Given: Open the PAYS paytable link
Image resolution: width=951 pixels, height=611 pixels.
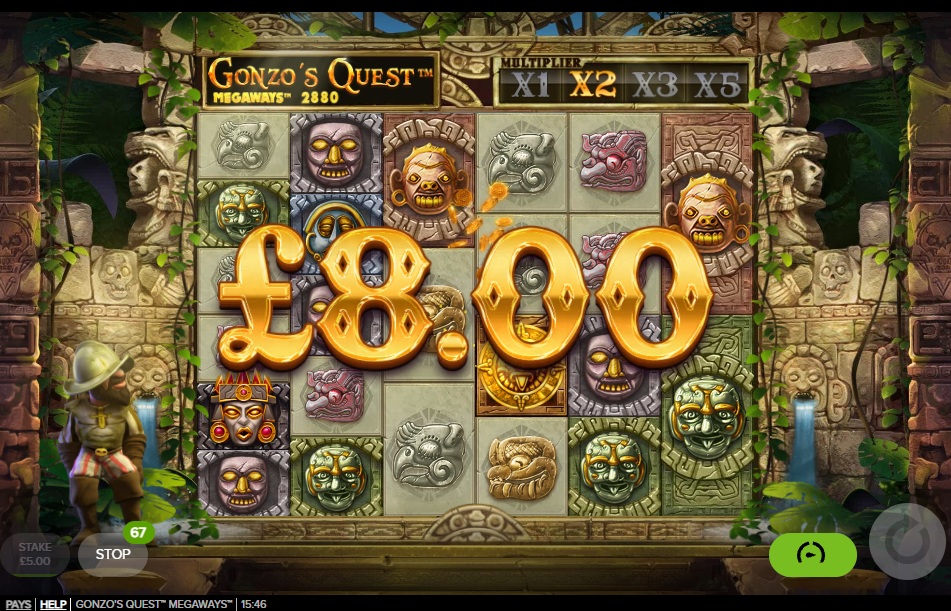Looking at the screenshot, I should [17, 604].
